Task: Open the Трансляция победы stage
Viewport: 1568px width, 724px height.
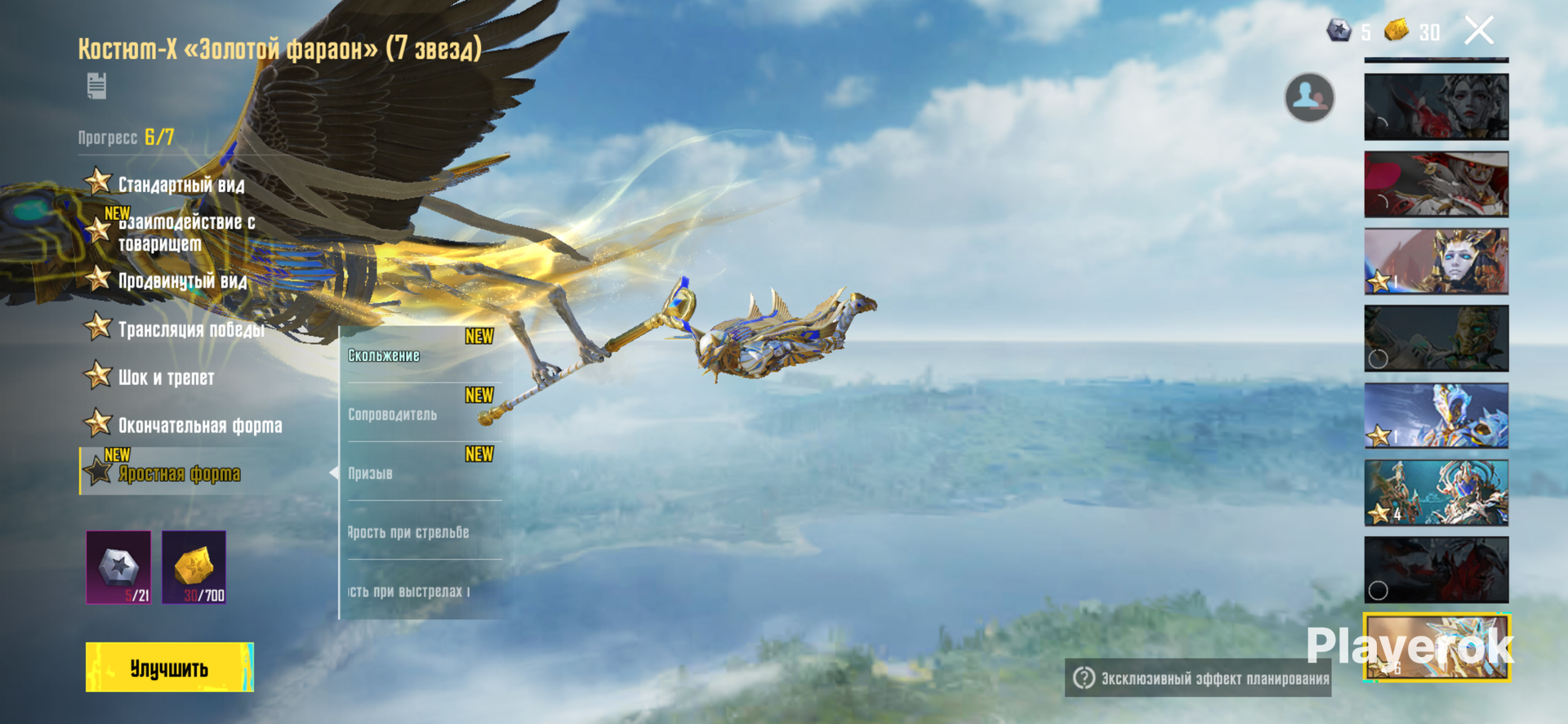Action: pyautogui.click(x=190, y=329)
